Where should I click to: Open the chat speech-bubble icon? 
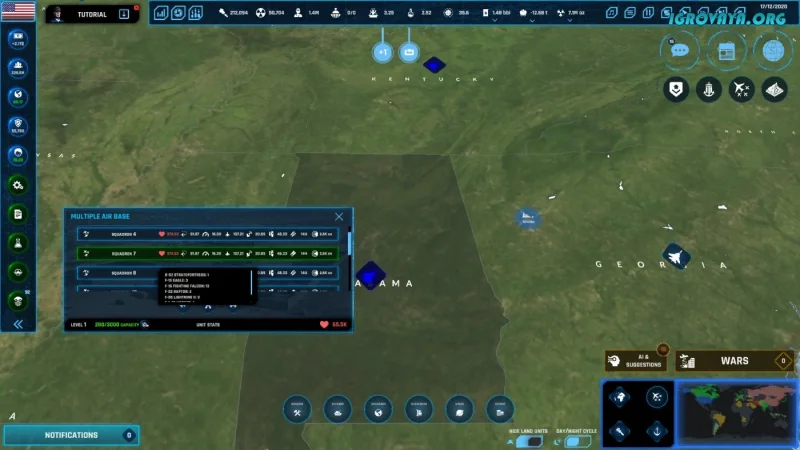point(680,49)
